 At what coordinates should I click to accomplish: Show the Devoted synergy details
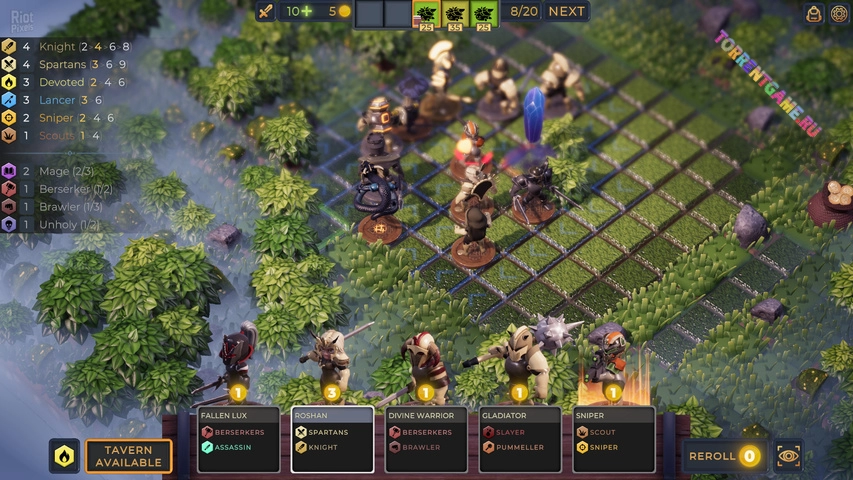tap(66, 82)
